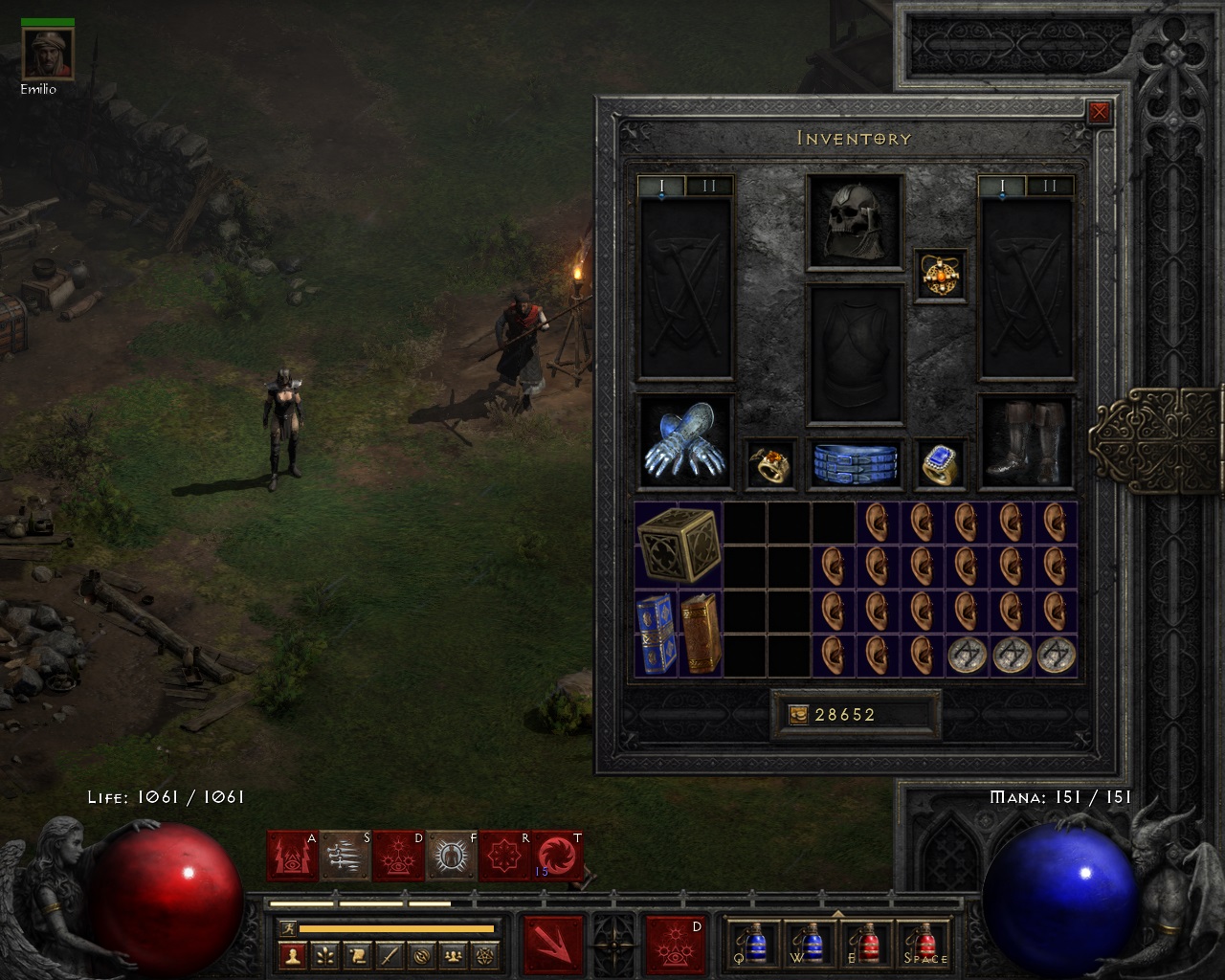
Task: Click the gold pile button beside 28652
Action: (x=797, y=714)
